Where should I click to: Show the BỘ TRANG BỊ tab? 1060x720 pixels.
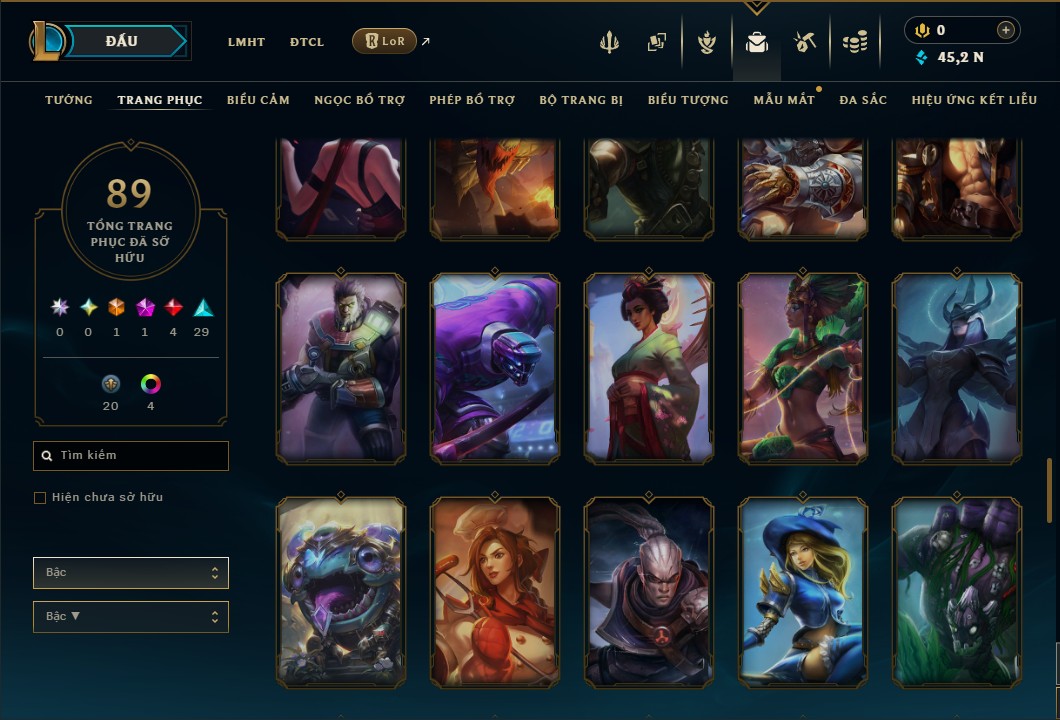[x=581, y=100]
